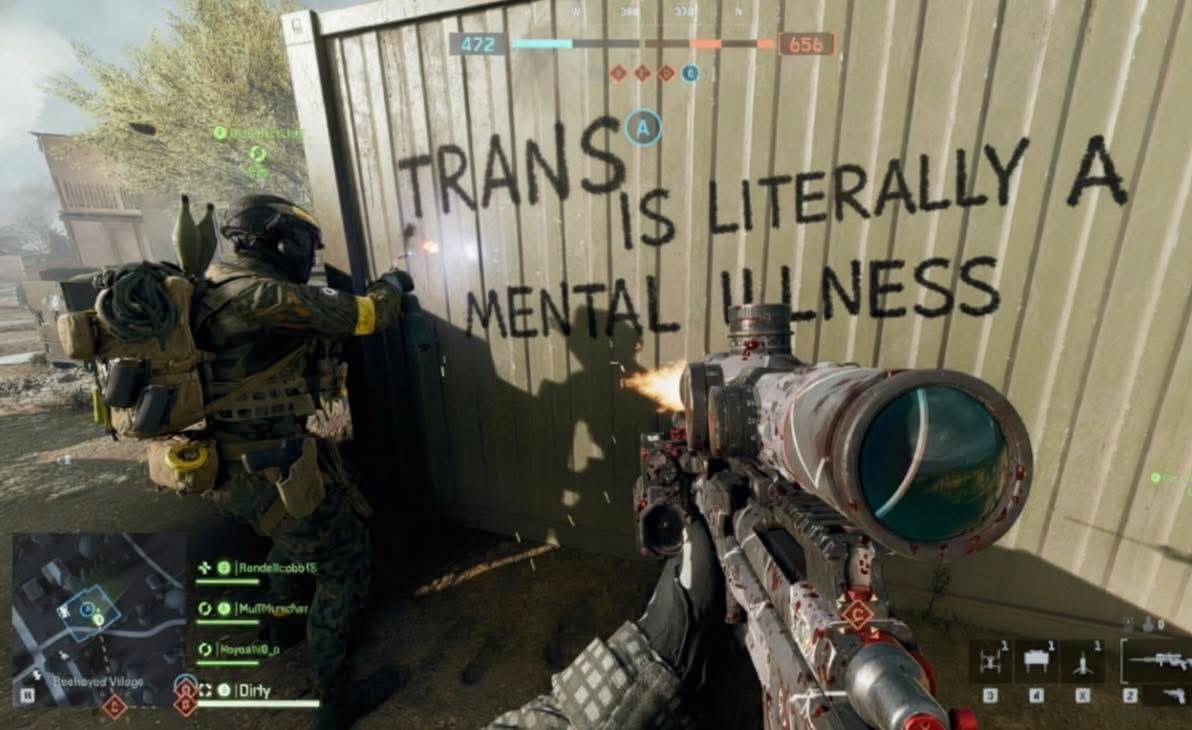This screenshot has height=730, width=1192.
Task: Select the deployable crate gadget slot
Action: tap(1037, 660)
